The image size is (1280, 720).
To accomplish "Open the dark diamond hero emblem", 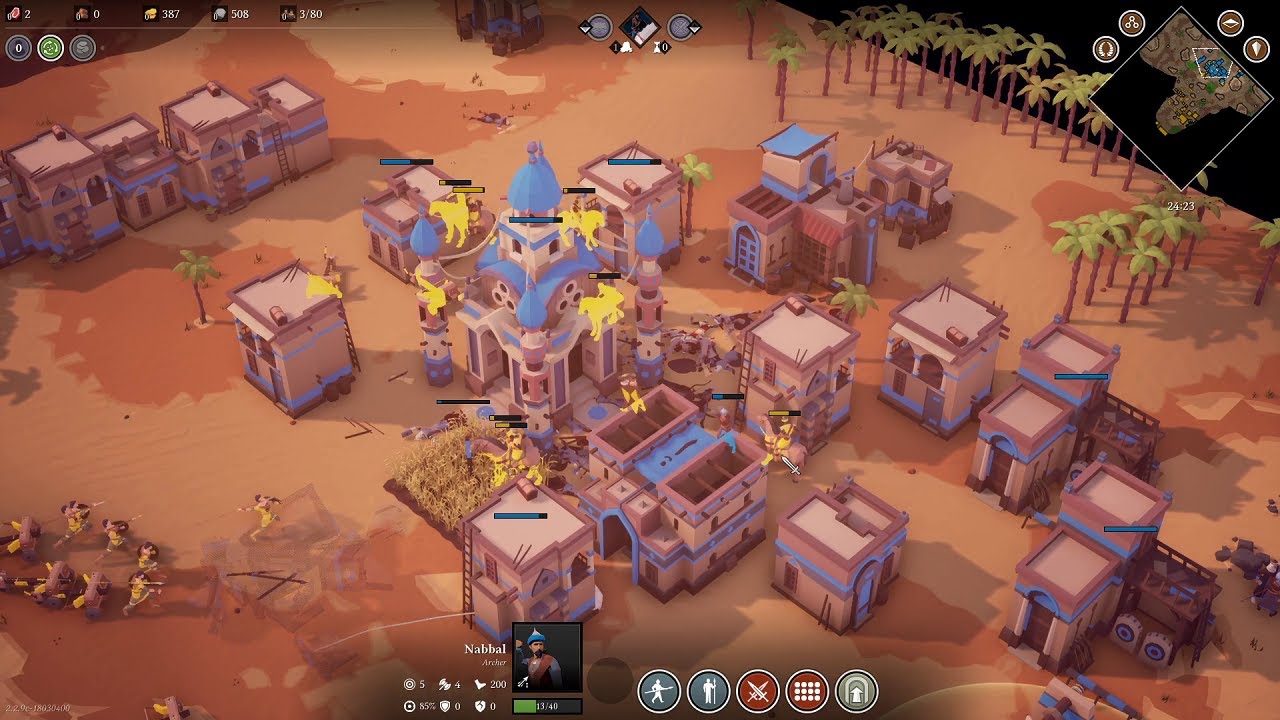I will point(638,26).
